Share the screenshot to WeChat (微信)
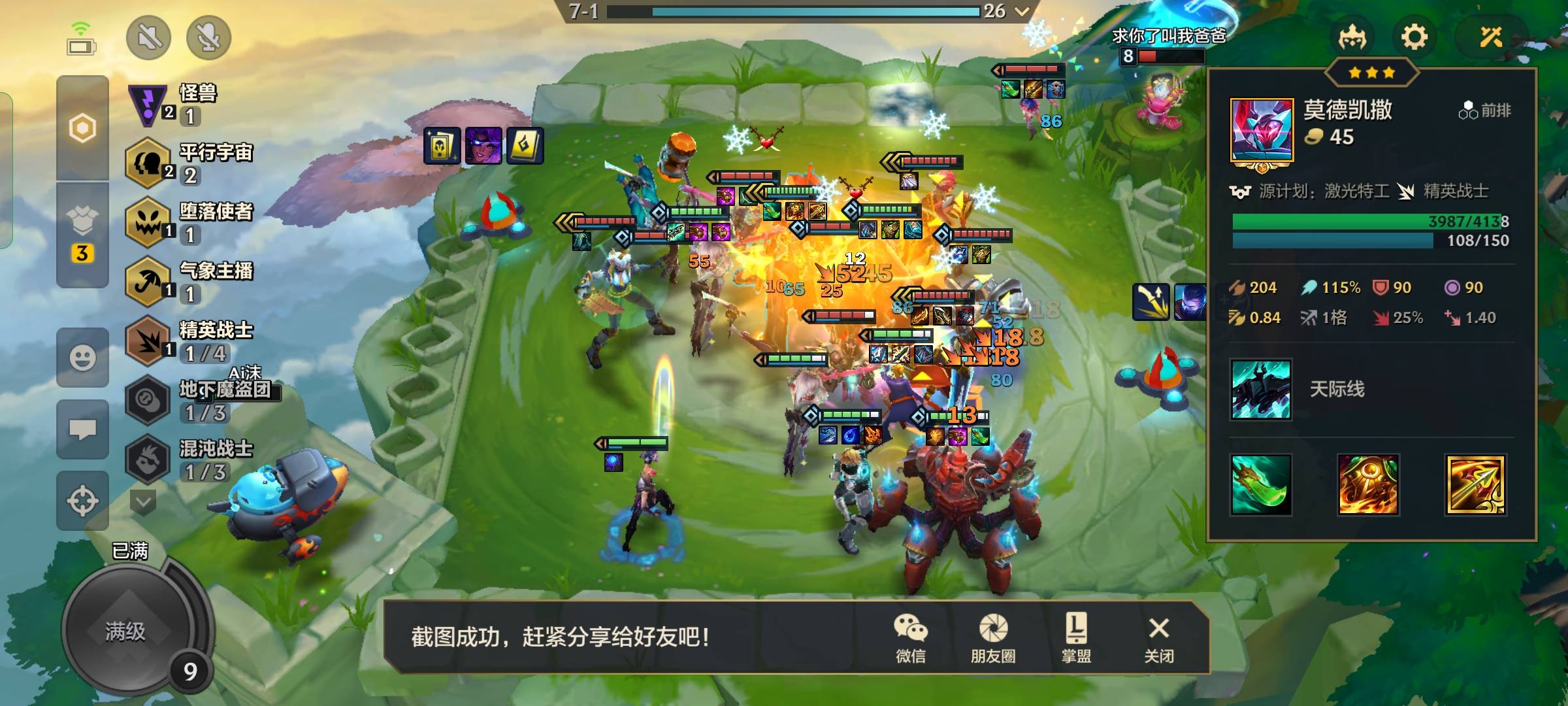 tap(911, 637)
